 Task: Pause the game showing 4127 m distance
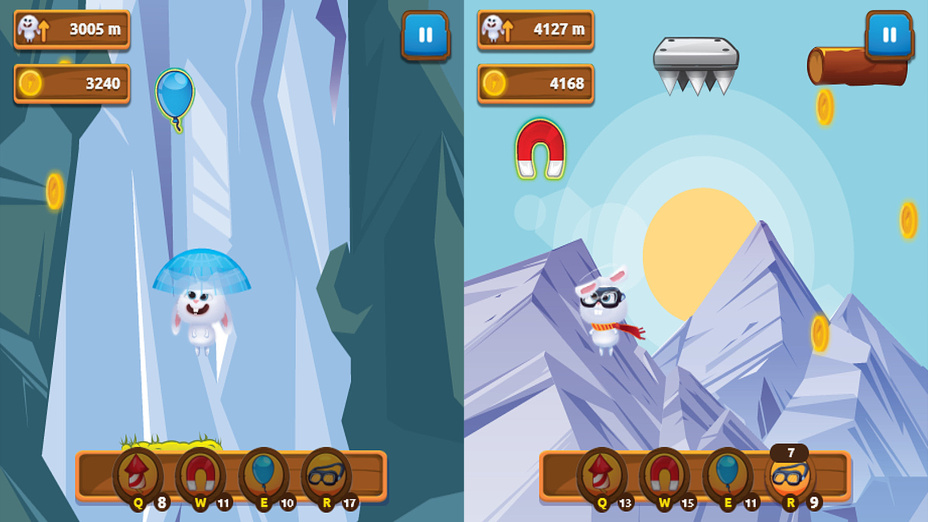(x=889, y=35)
